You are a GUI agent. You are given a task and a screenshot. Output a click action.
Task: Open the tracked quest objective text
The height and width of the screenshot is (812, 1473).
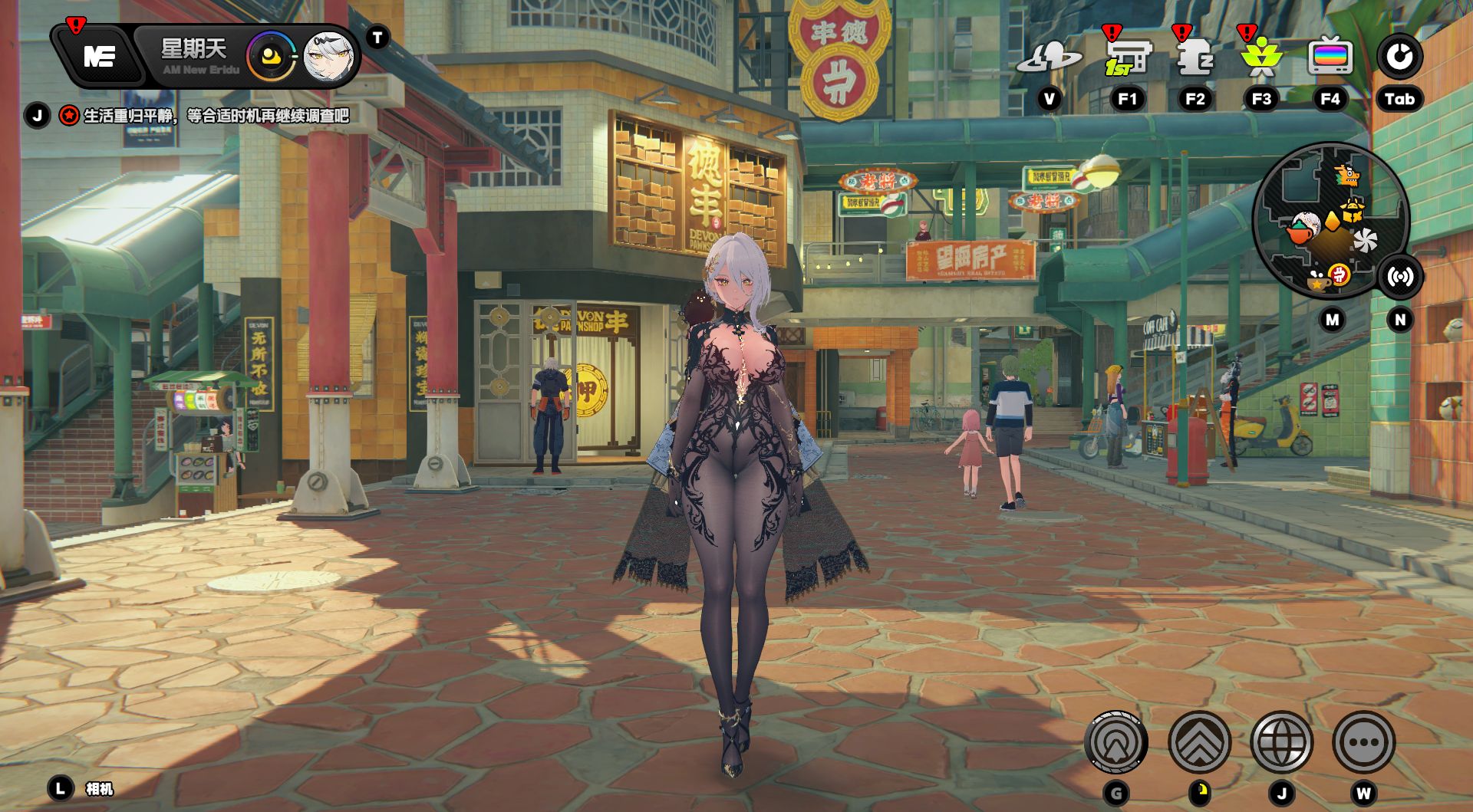click(216, 116)
